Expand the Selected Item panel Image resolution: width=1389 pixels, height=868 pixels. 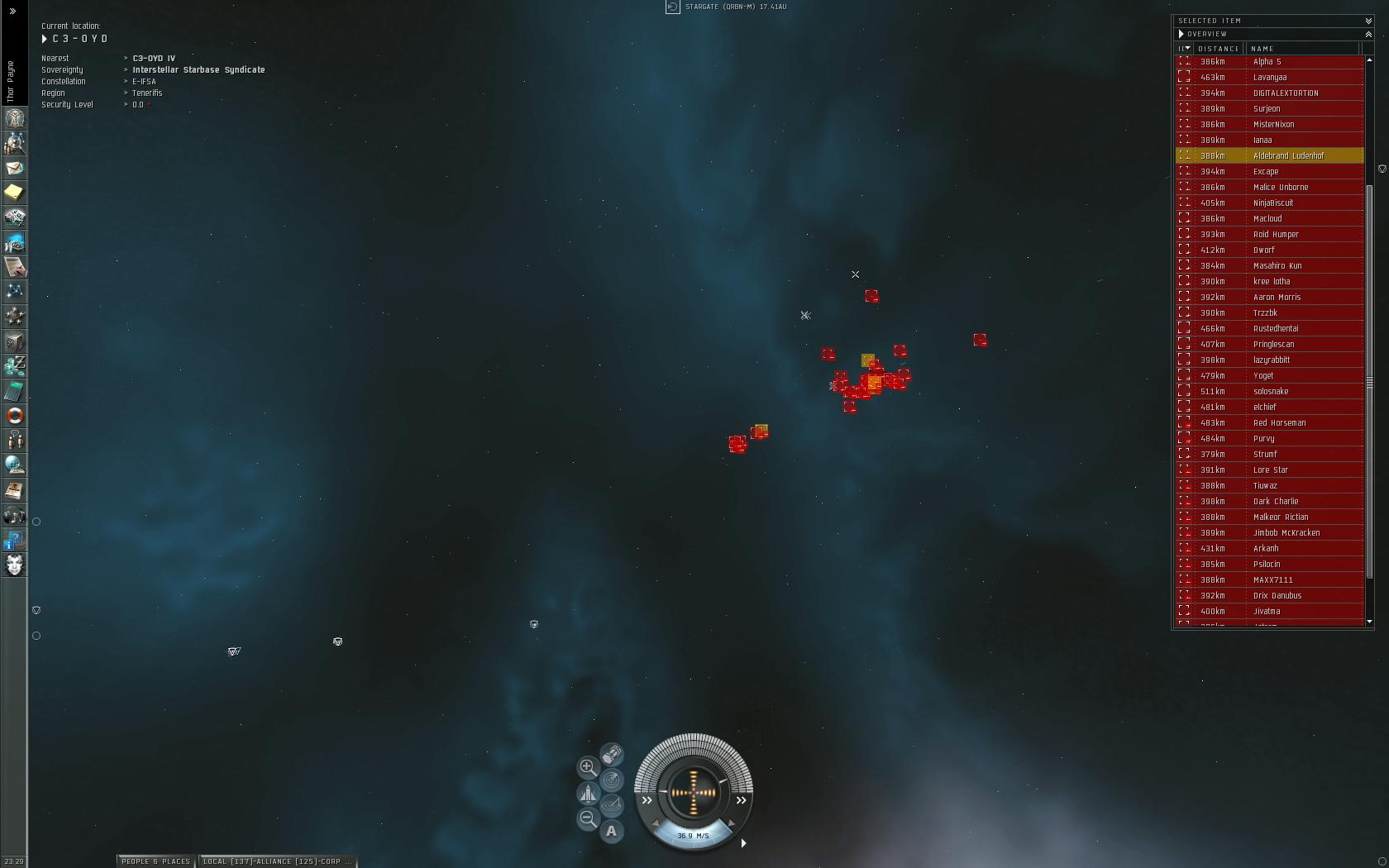click(1368, 21)
